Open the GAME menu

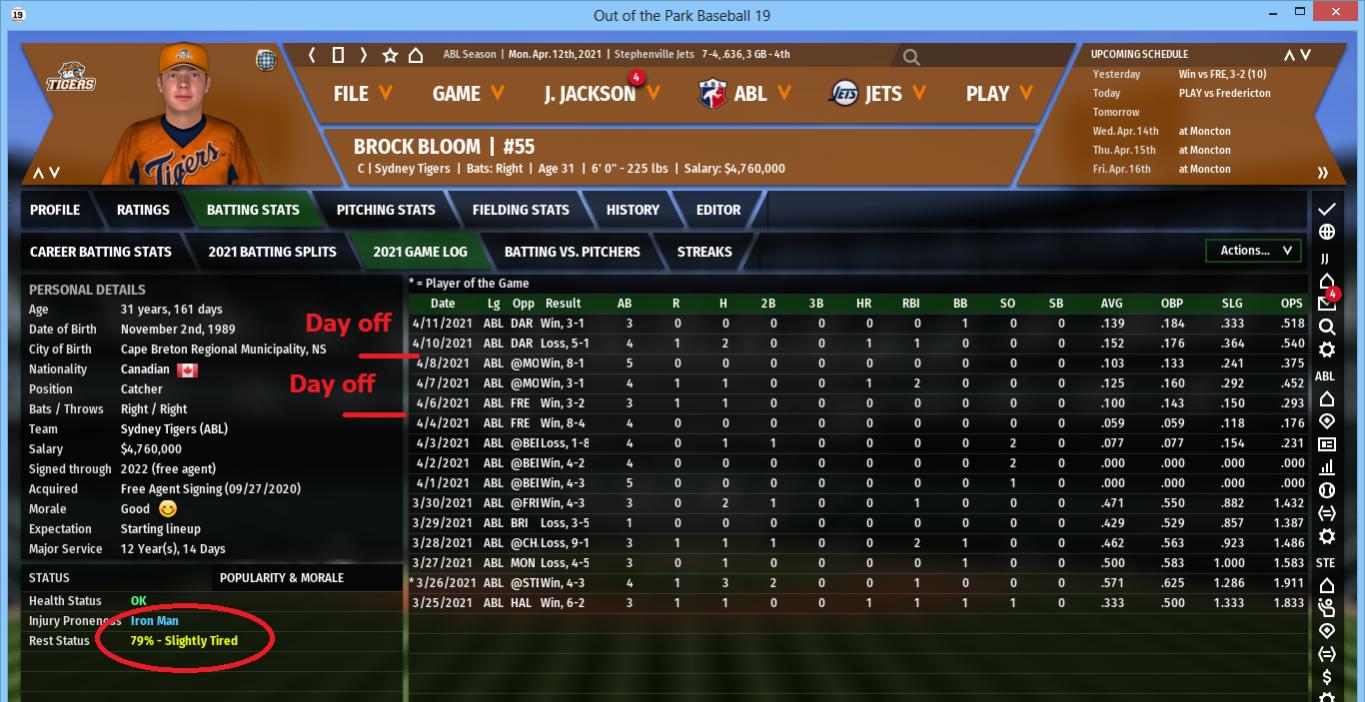coord(467,94)
